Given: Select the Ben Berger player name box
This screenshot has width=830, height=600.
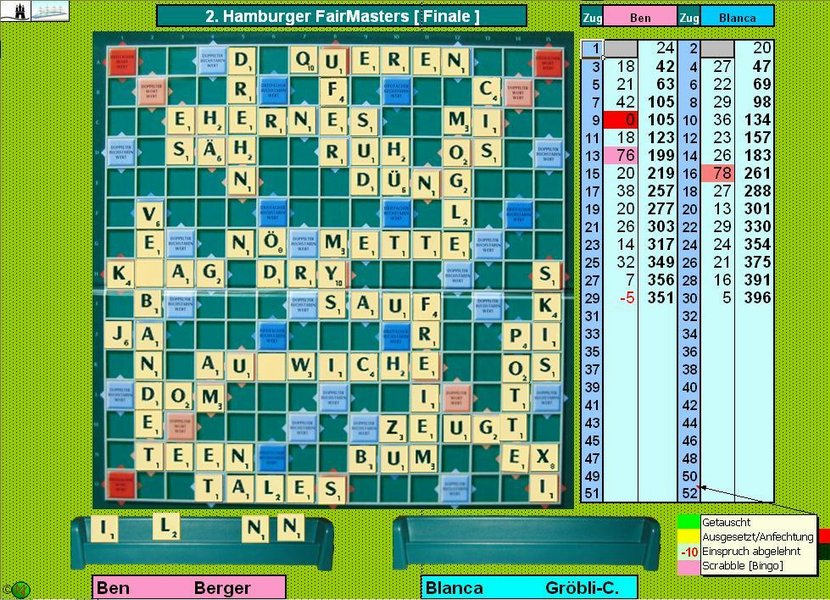Looking at the screenshot, I should [x=188, y=588].
